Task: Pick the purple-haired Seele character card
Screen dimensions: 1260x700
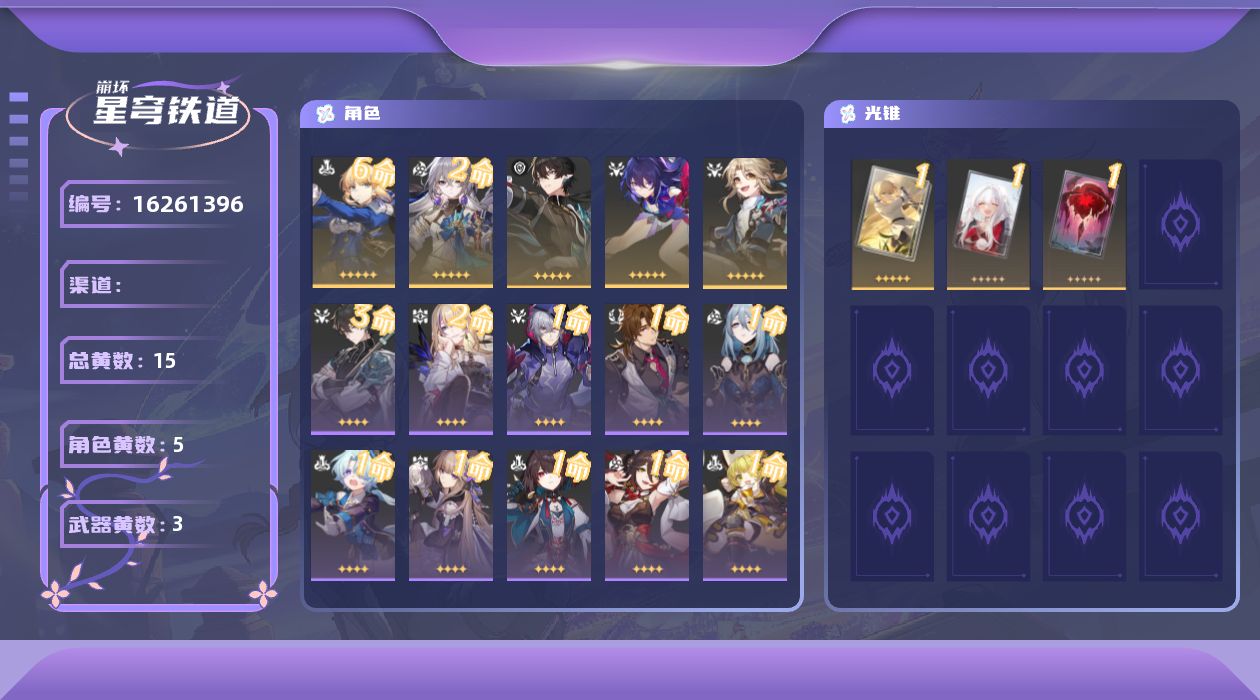Action: (647, 222)
